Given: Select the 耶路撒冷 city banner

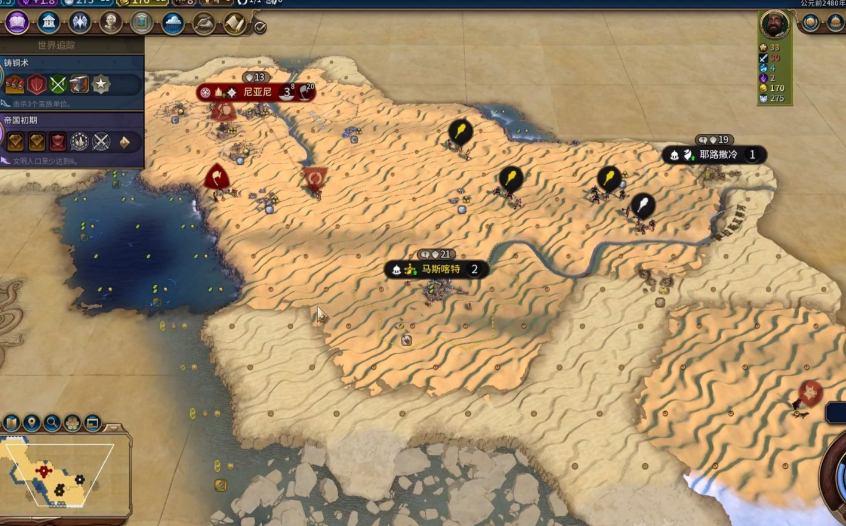Looking at the screenshot, I should pyautogui.click(x=717, y=155).
